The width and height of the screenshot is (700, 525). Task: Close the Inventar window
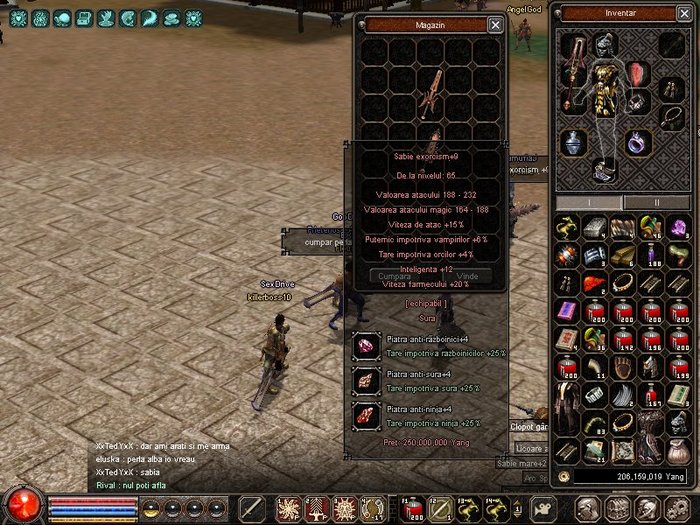coord(689,14)
